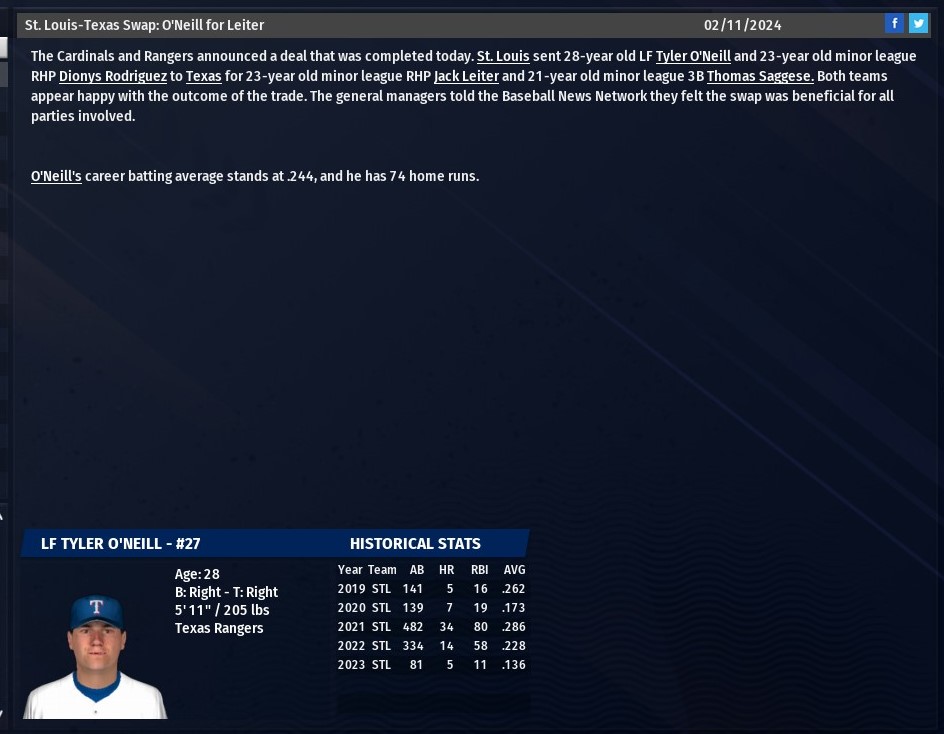The width and height of the screenshot is (944, 734).
Task: Share article via the Twitter icon
Action: (918, 23)
